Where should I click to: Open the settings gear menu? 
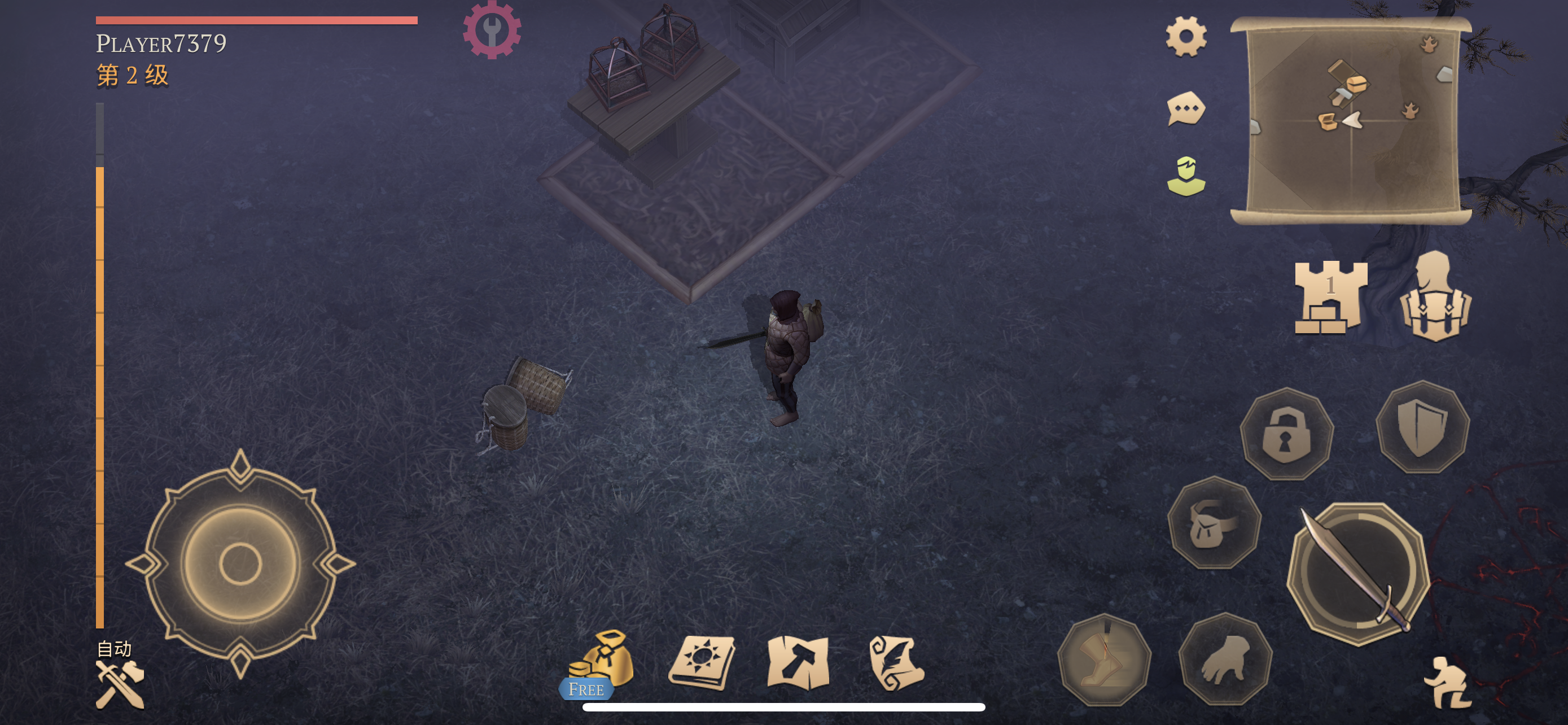point(1186,37)
